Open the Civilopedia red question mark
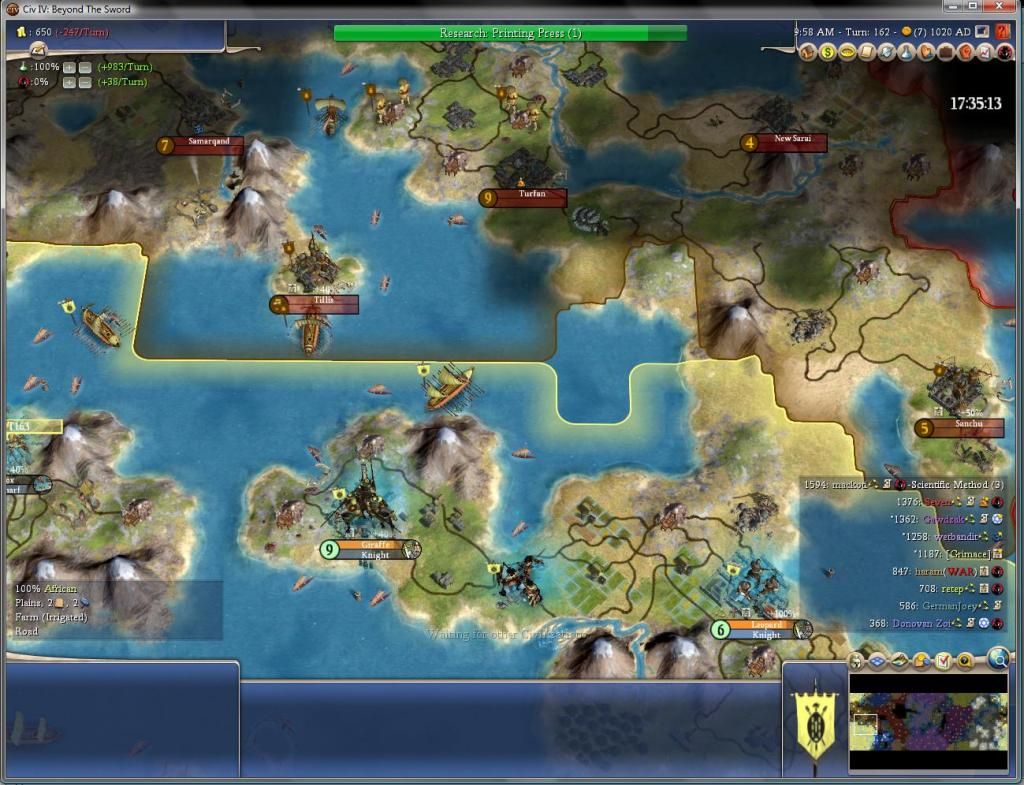The image size is (1024, 785). click(x=1003, y=32)
